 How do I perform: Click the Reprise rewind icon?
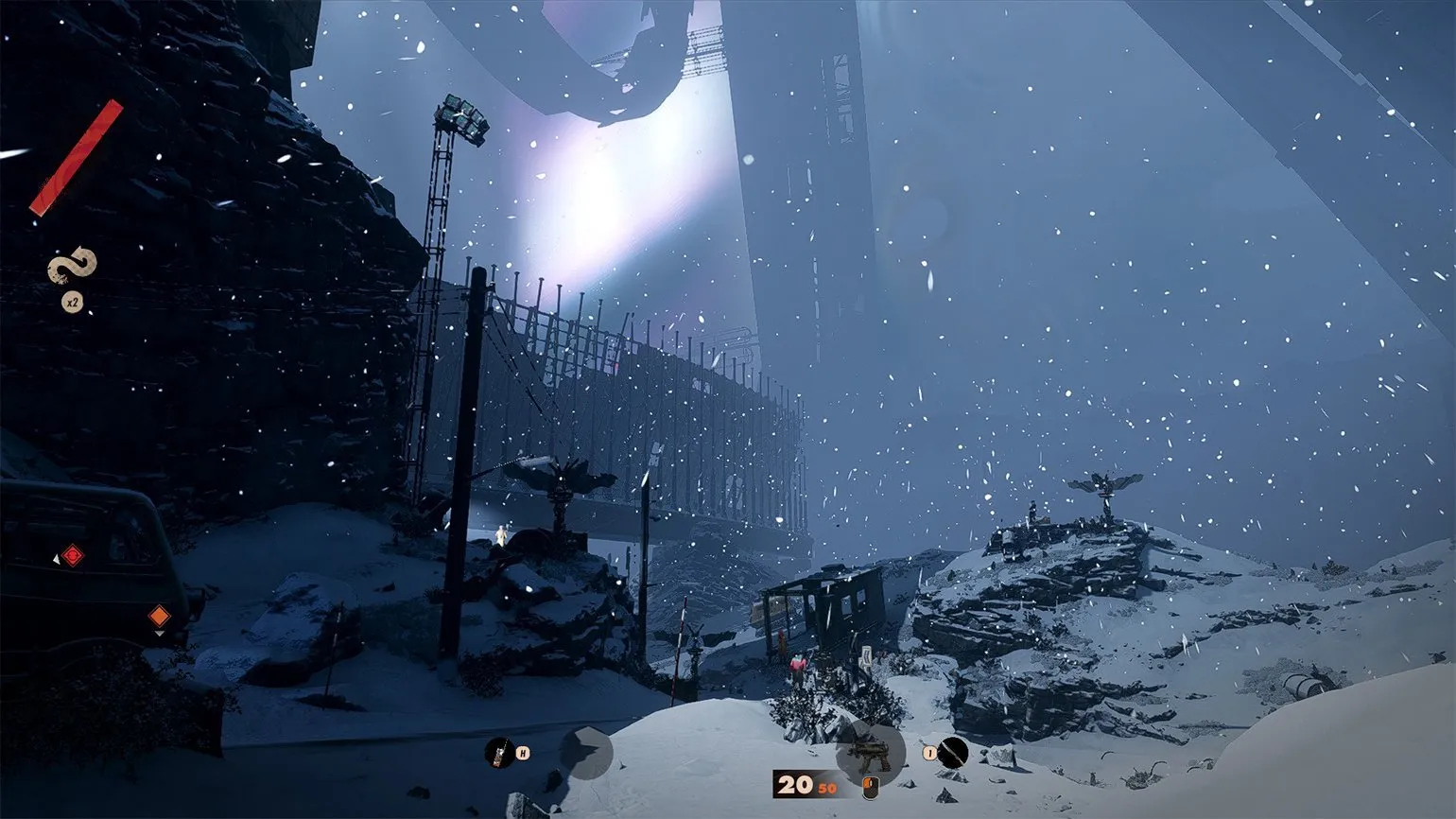[72, 265]
